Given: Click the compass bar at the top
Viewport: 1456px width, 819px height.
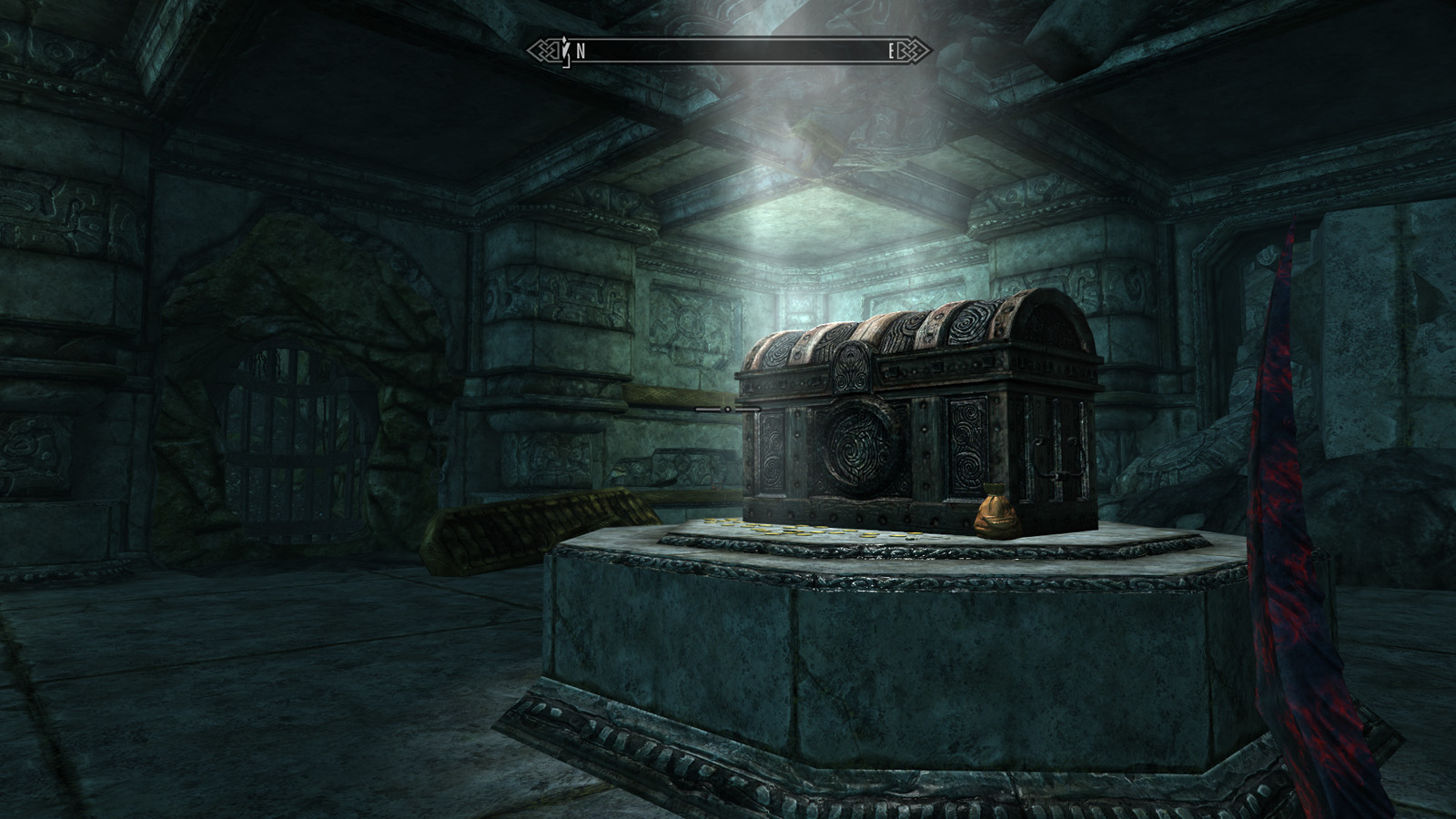Looking at the screenshot, I should 729,51.
